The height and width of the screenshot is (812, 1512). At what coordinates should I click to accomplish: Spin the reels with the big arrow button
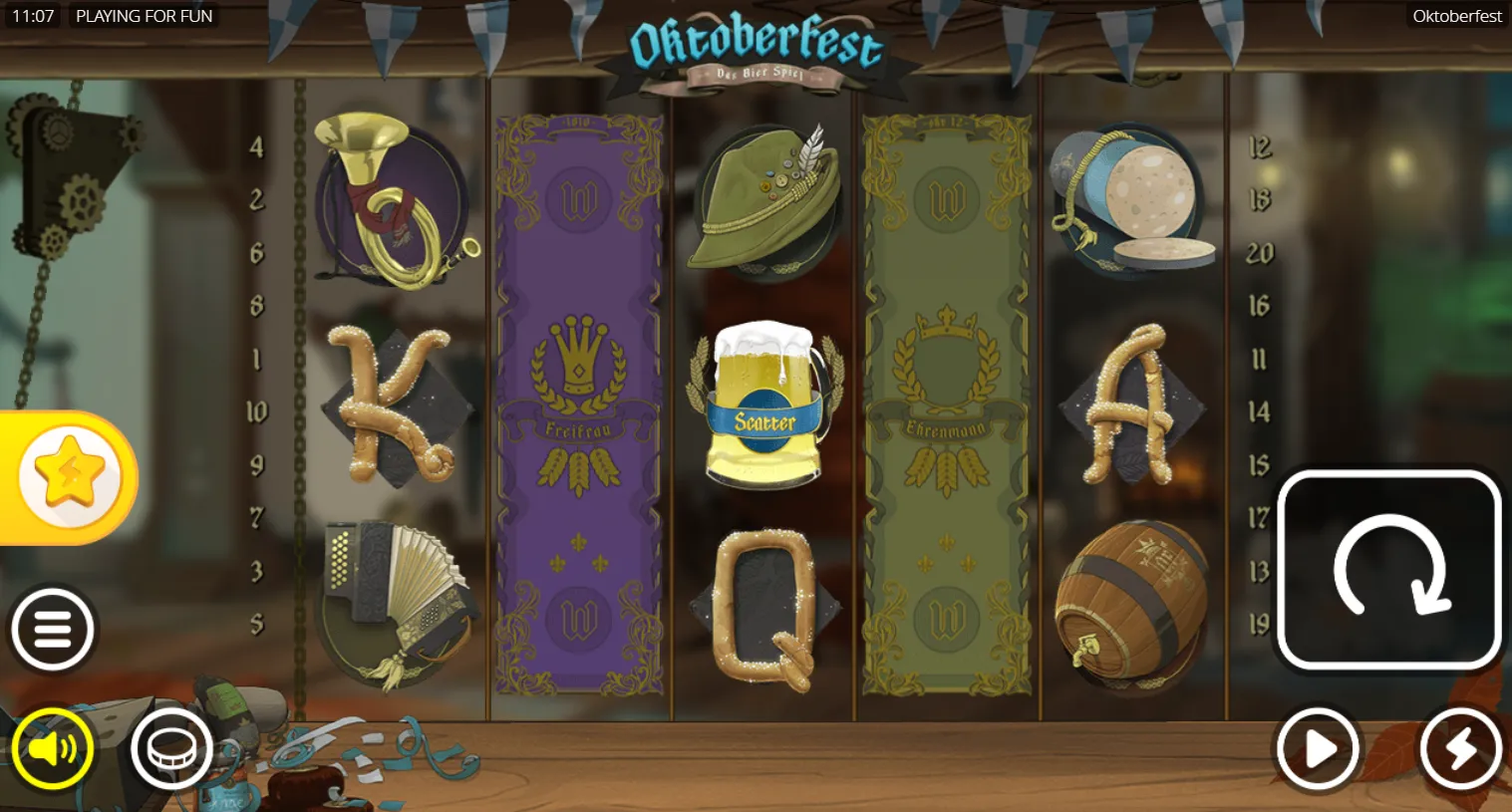(1388, 570)
